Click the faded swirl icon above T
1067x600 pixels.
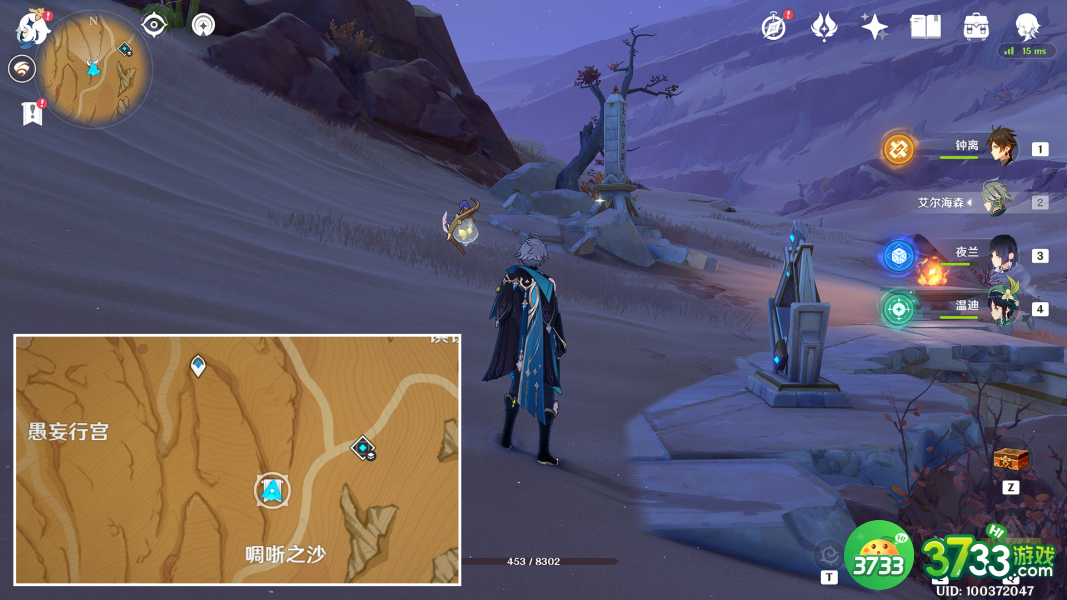[x=828, y=553]
